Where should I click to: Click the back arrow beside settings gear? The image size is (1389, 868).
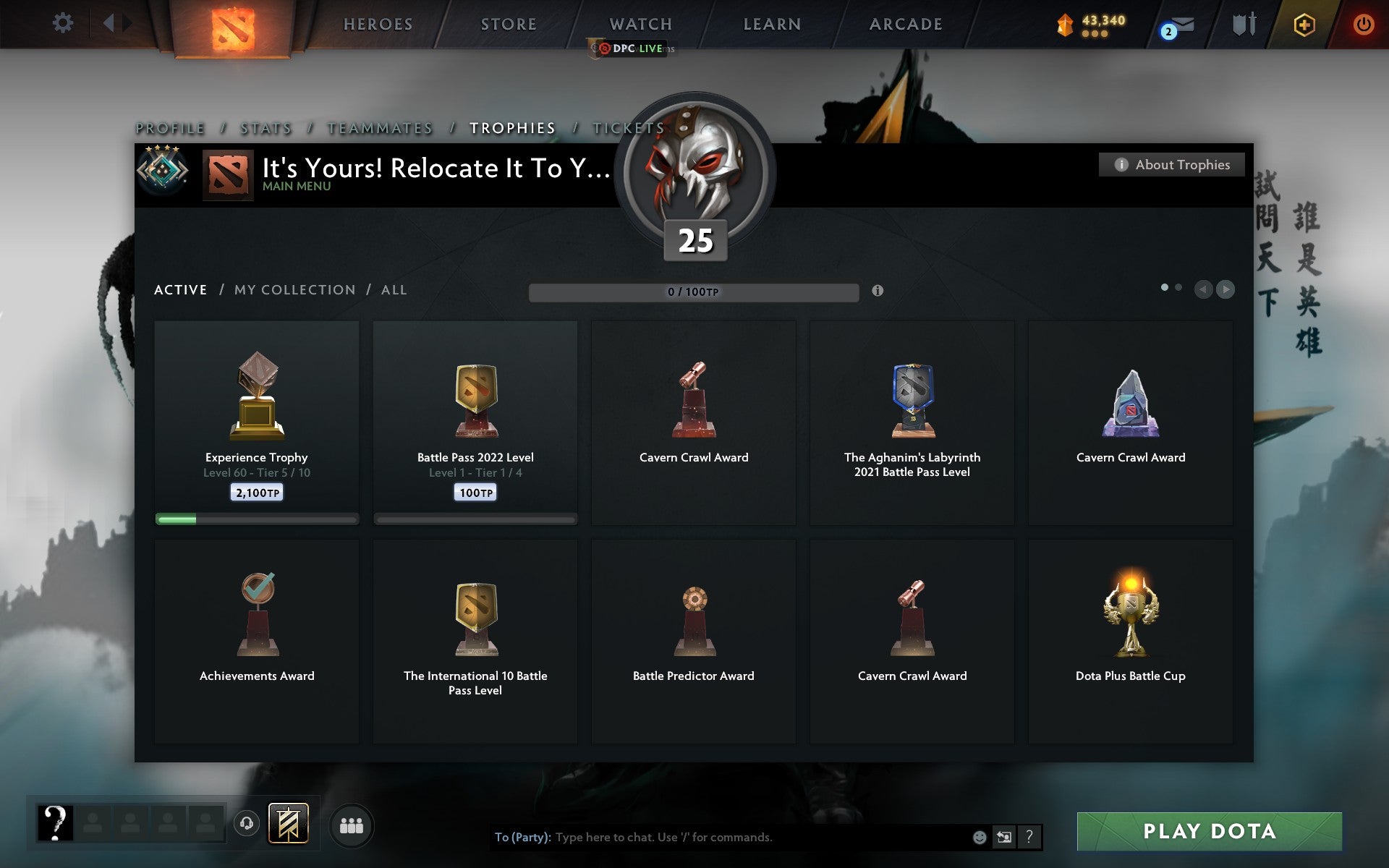coord(109,22)
